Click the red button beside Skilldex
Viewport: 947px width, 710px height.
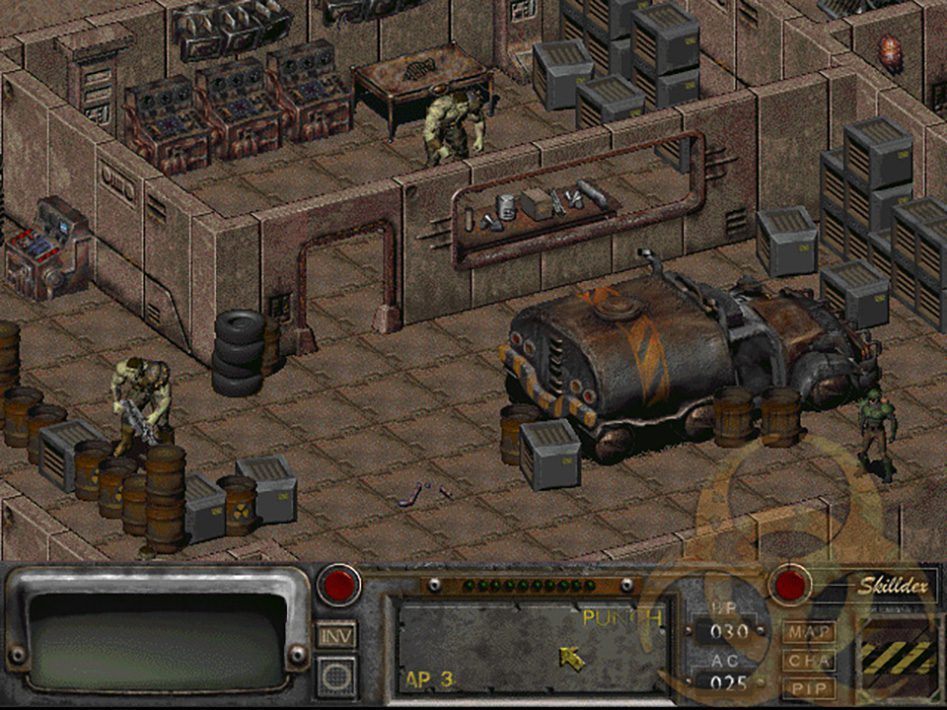pyautogui.click(x=790, y=585)
